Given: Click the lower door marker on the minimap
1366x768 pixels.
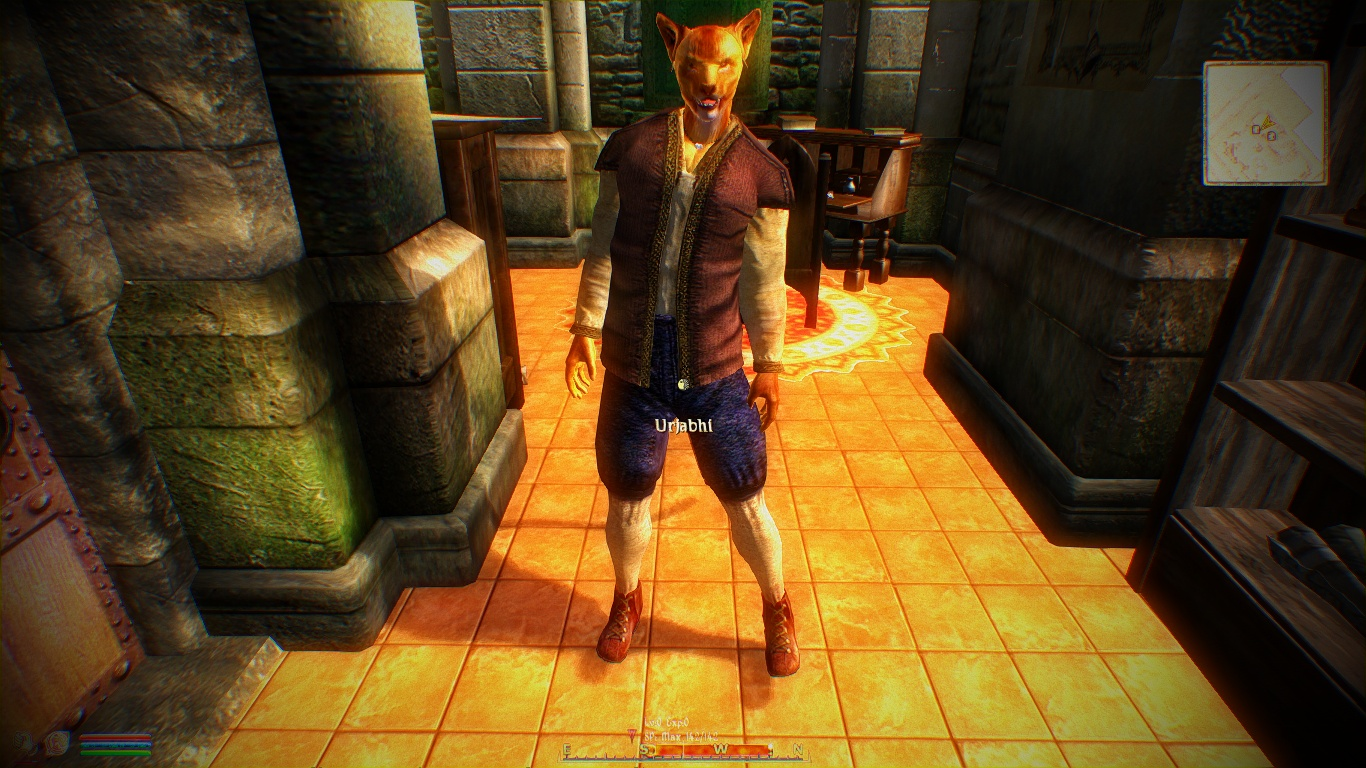Looking at the screenshot, I should [1272, 137].
